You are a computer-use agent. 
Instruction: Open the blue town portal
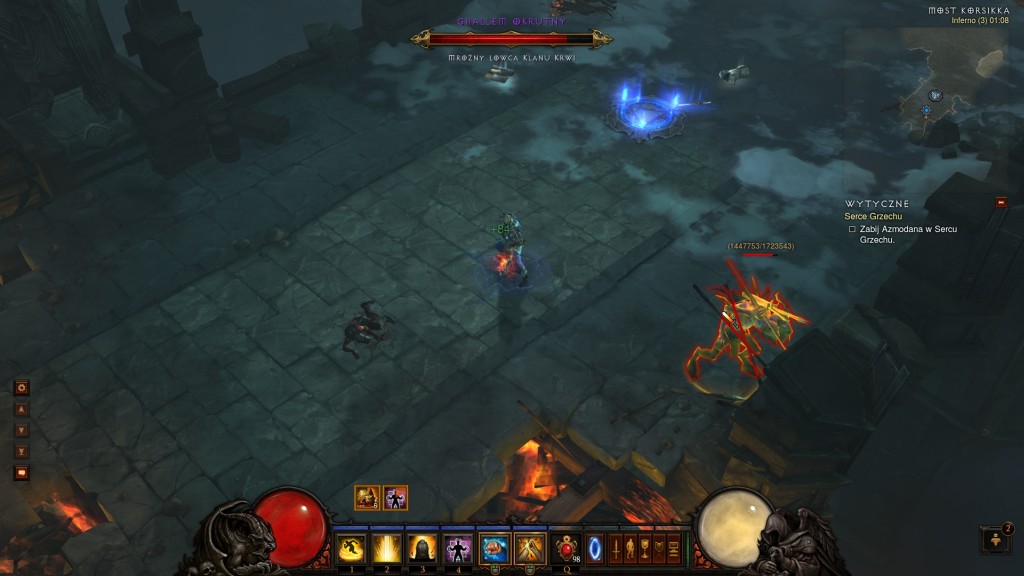[595, 549]
